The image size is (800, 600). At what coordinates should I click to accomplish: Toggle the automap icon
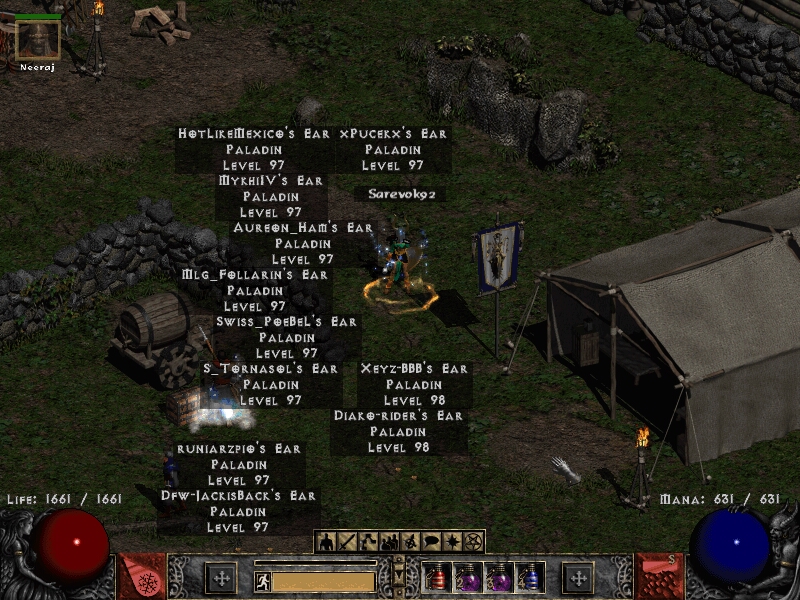pyautogui.click(x=411, y=542)
